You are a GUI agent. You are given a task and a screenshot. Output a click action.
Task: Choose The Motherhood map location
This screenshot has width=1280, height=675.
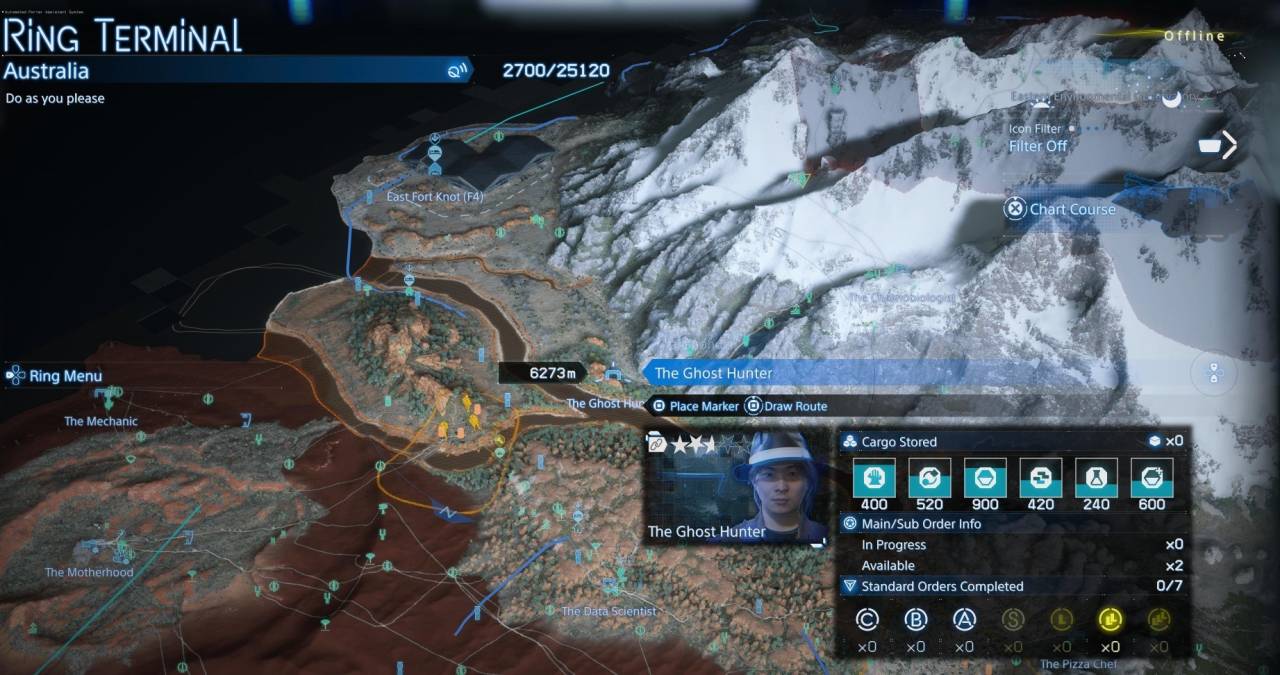(89, 572)
